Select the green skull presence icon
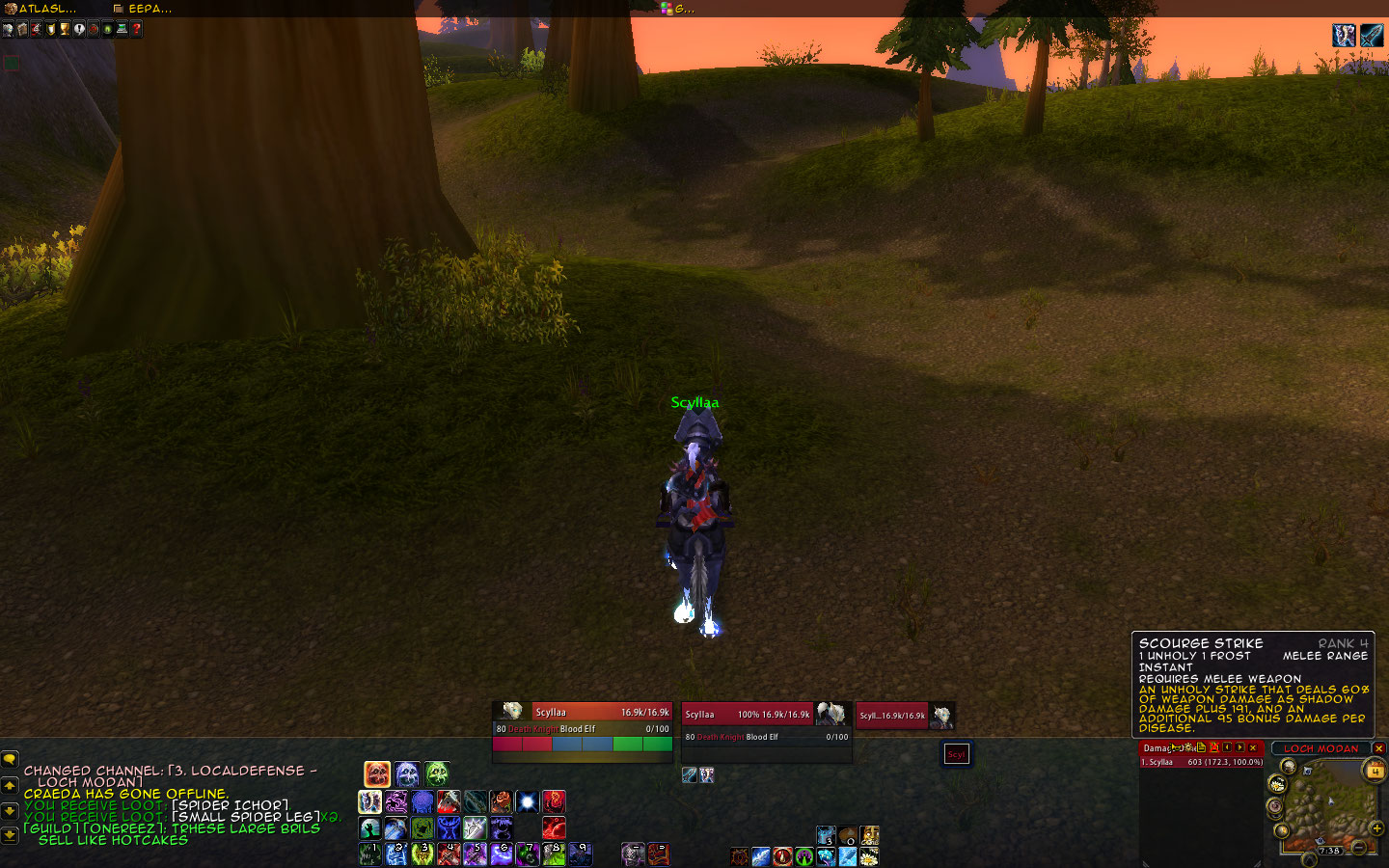1389x868 pixels. tap(437, 773)
